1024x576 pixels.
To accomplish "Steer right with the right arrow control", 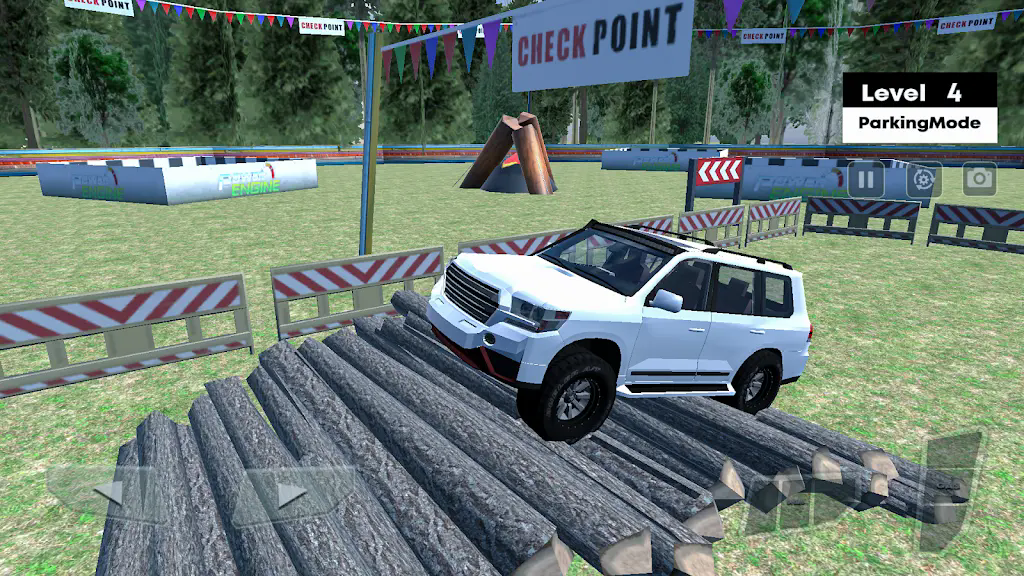I will pos(291,493).
